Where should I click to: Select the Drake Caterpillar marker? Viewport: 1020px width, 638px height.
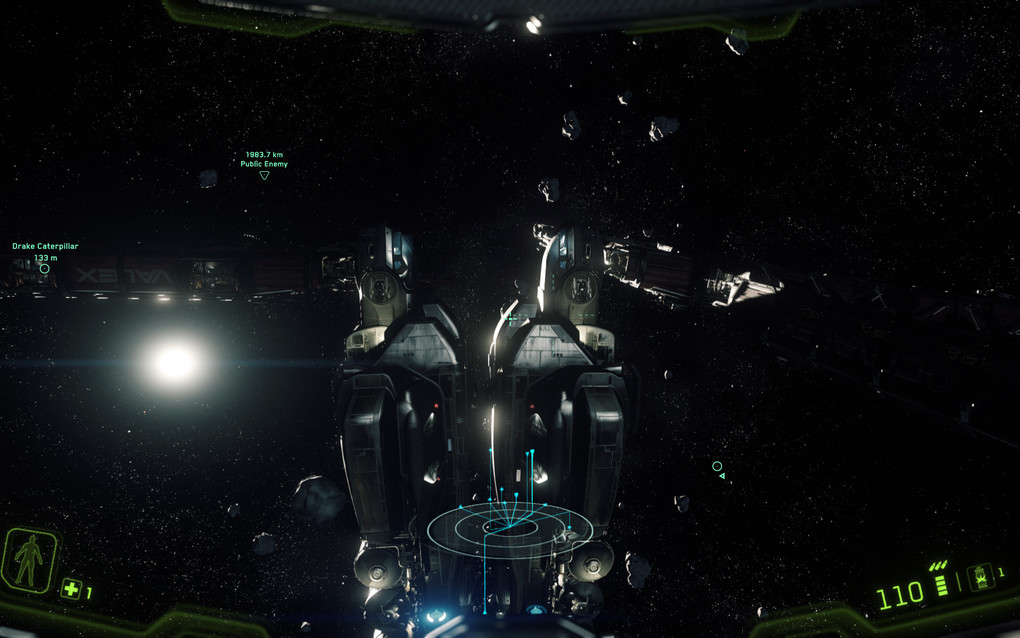(44, 268)
